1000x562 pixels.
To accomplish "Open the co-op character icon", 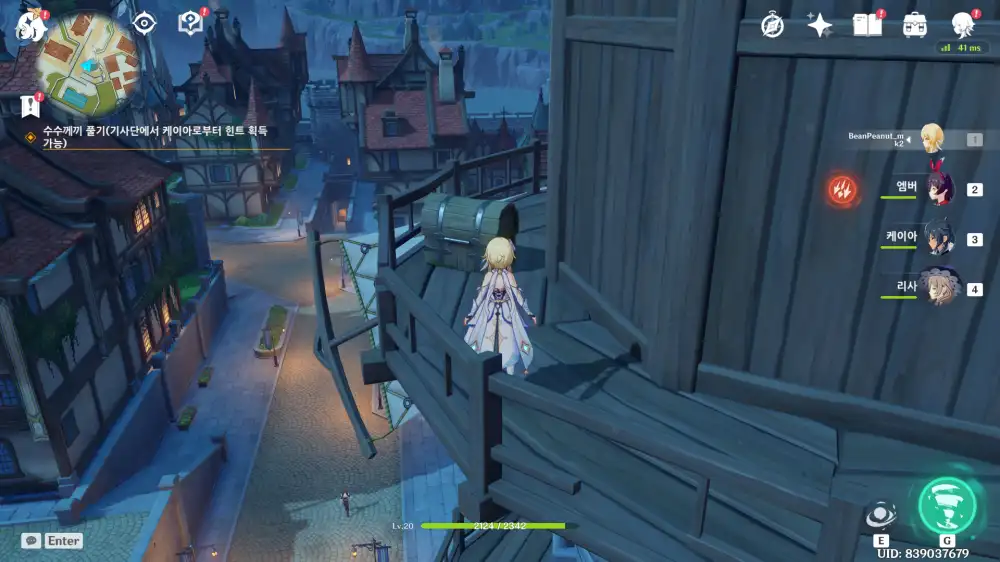I will (962, 26).
